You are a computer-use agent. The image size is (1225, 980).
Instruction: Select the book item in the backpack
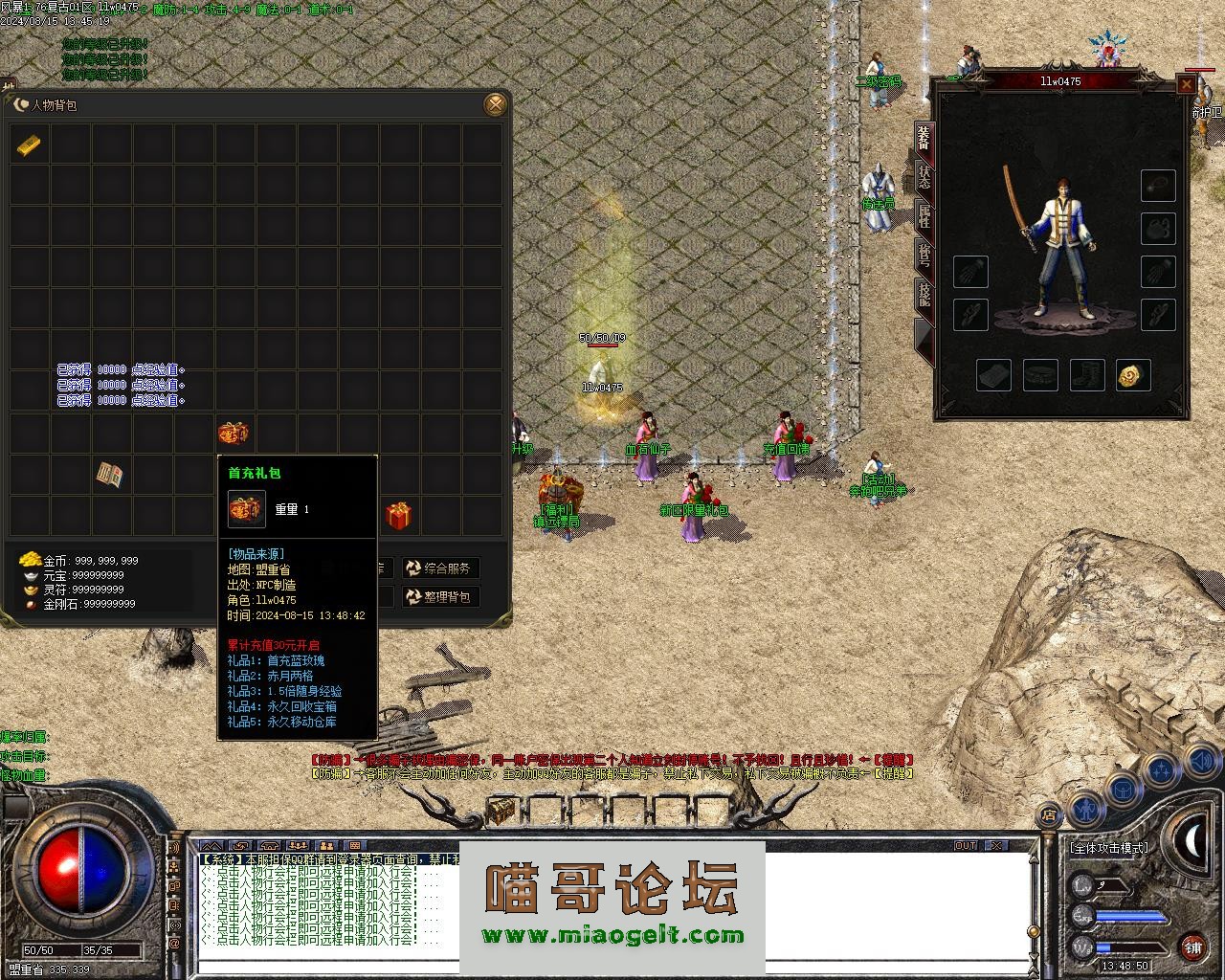click(x=111, y=475)
